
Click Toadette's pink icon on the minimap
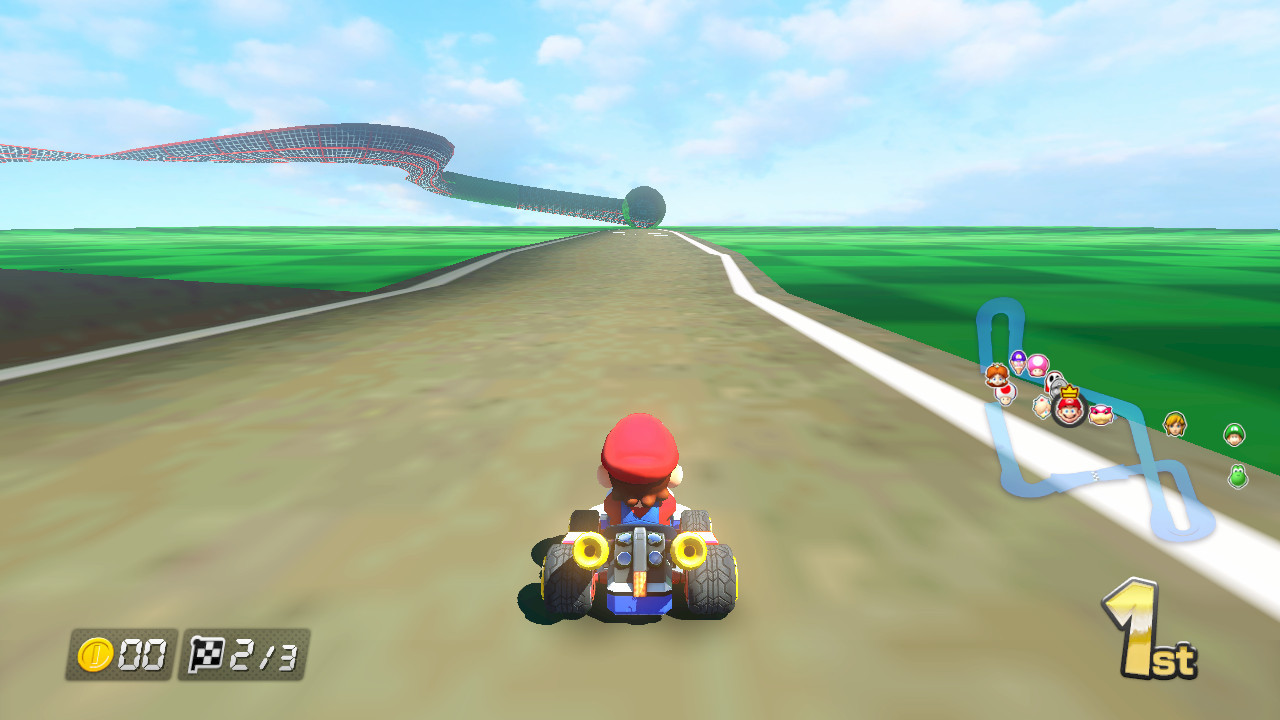point(1037,365)
